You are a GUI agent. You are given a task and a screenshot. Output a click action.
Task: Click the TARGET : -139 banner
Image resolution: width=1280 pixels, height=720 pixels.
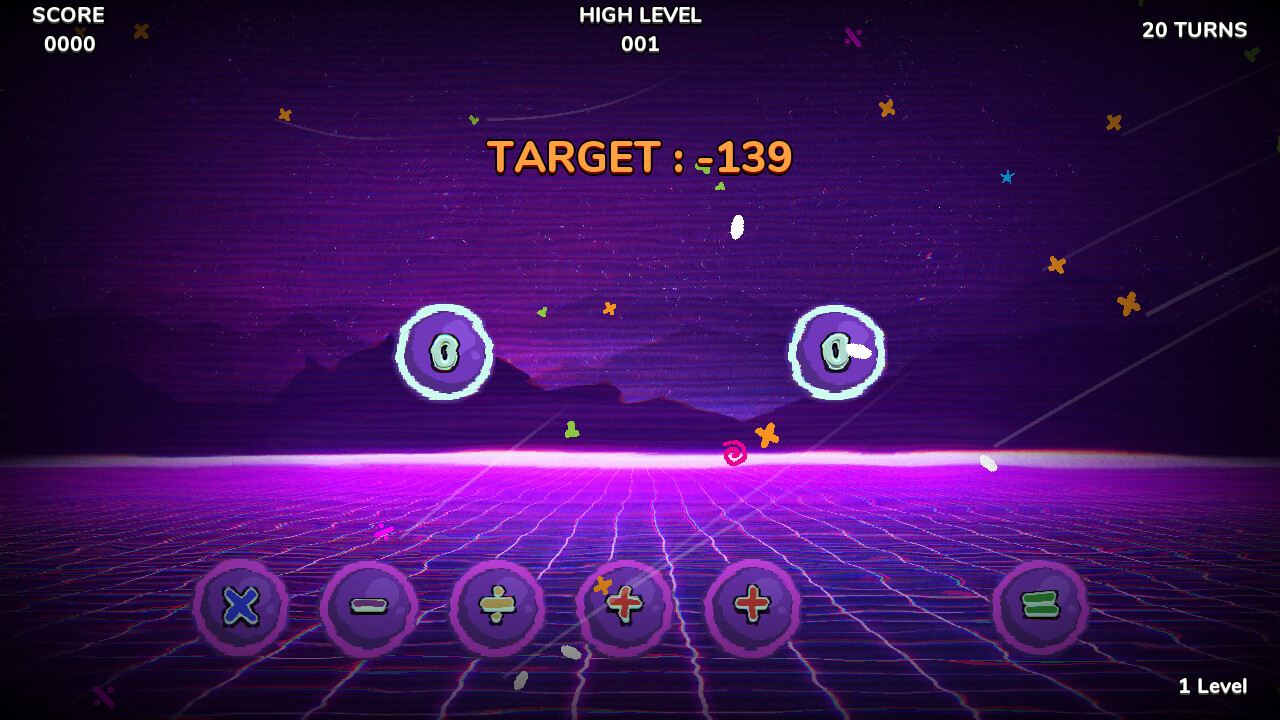[x=640, y=157]
